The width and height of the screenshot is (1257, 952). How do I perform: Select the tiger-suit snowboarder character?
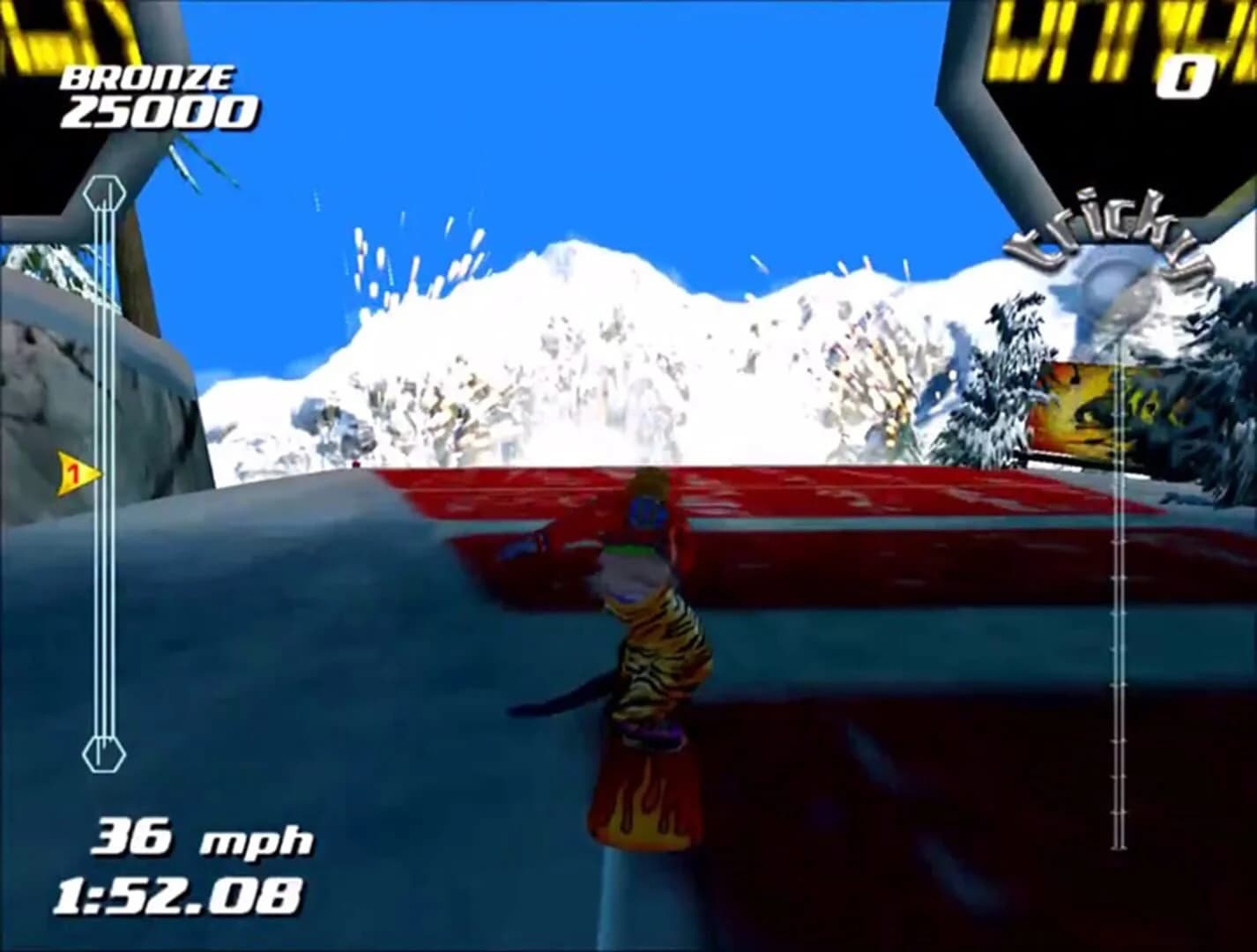click(648, 617)
